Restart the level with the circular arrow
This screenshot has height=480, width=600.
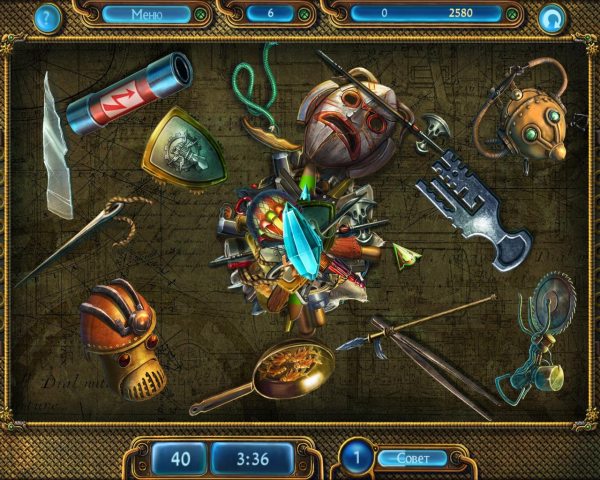click(551, 17)
